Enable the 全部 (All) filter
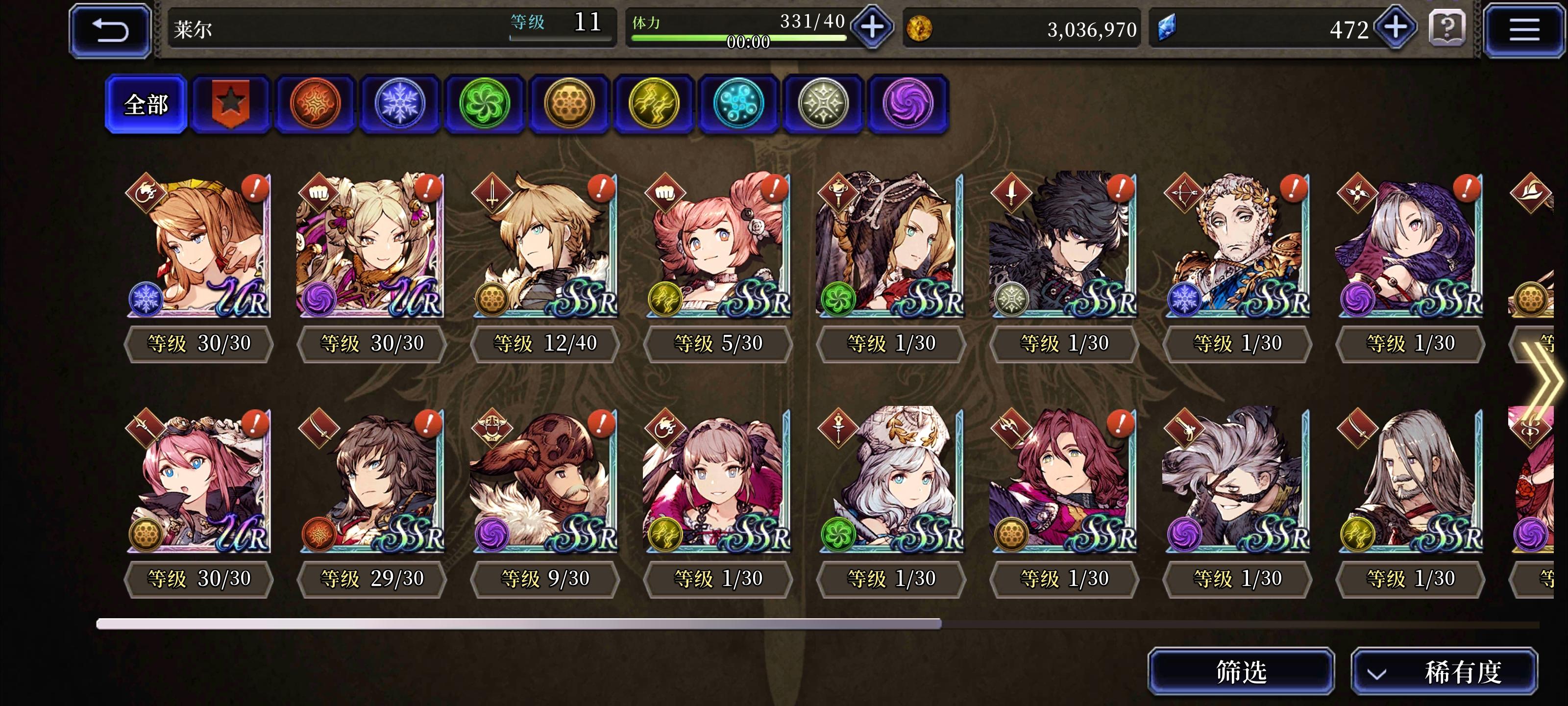 146,103
